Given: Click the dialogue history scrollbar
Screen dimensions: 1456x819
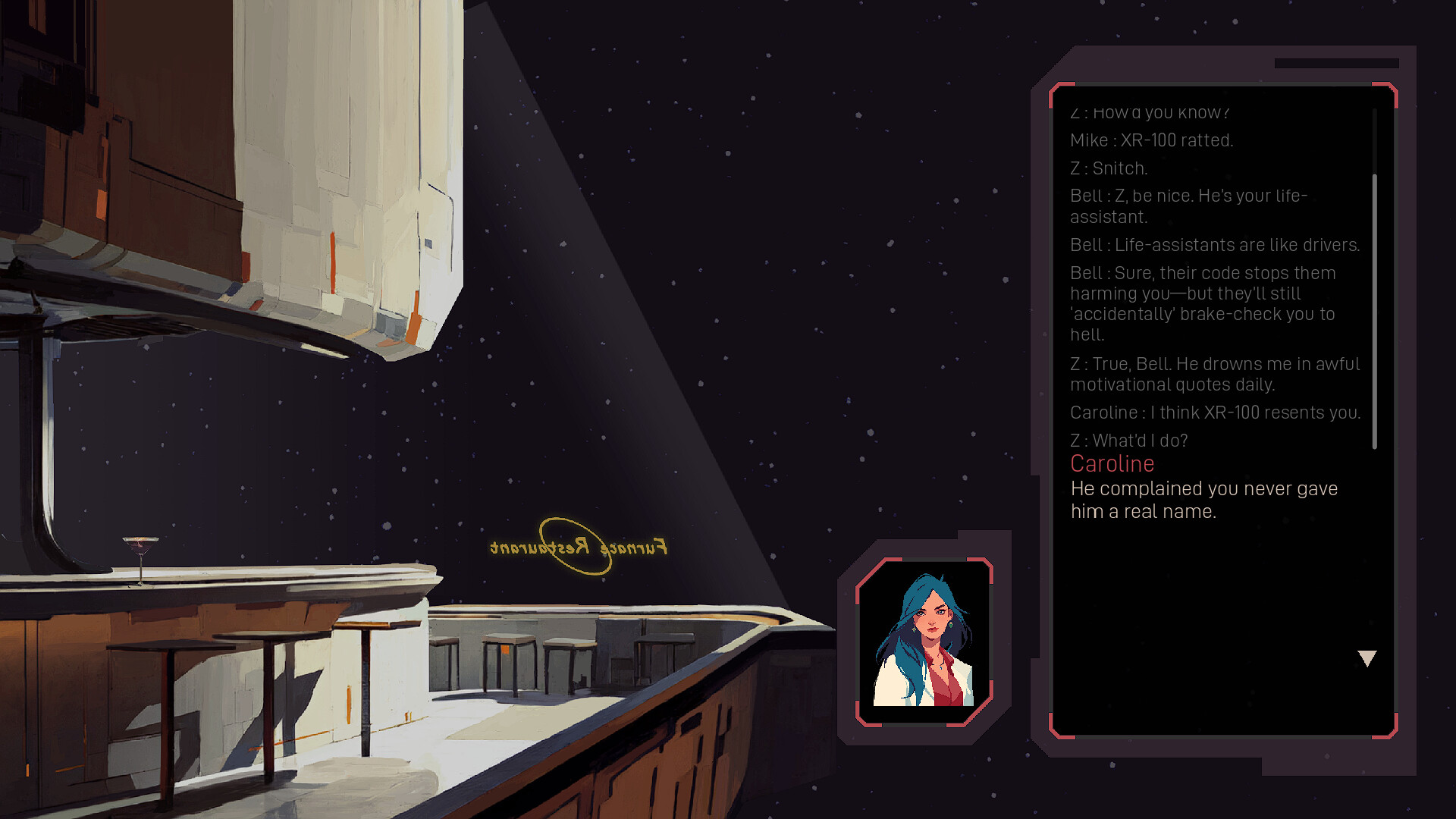Looking at the screenshot, I should [x=1375, y=311].
